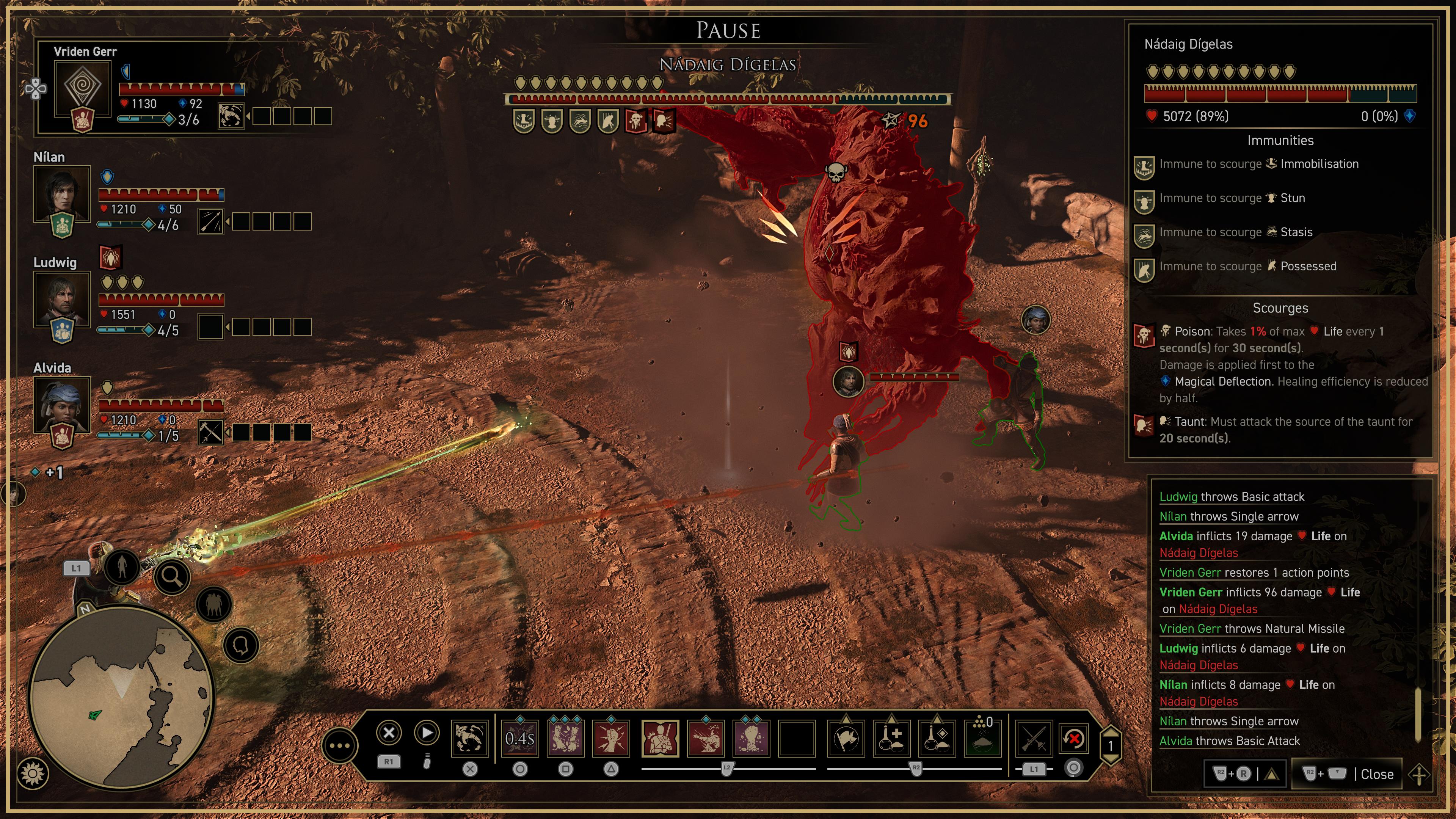Screen dimensions: 1456x819
Task: Select the magnifying glass examine option
Action: coord(173,577)
